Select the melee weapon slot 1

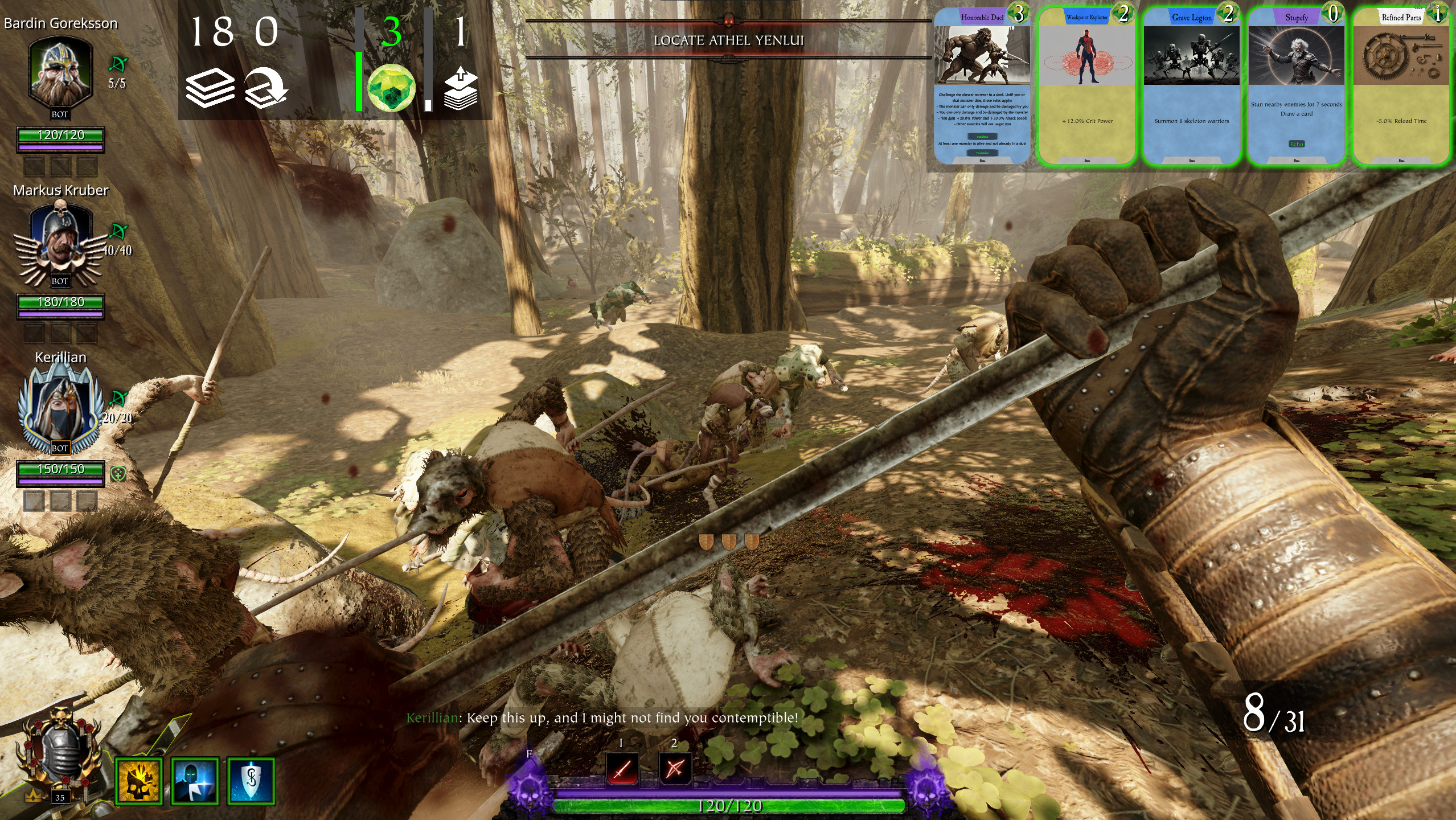[621, 768]
